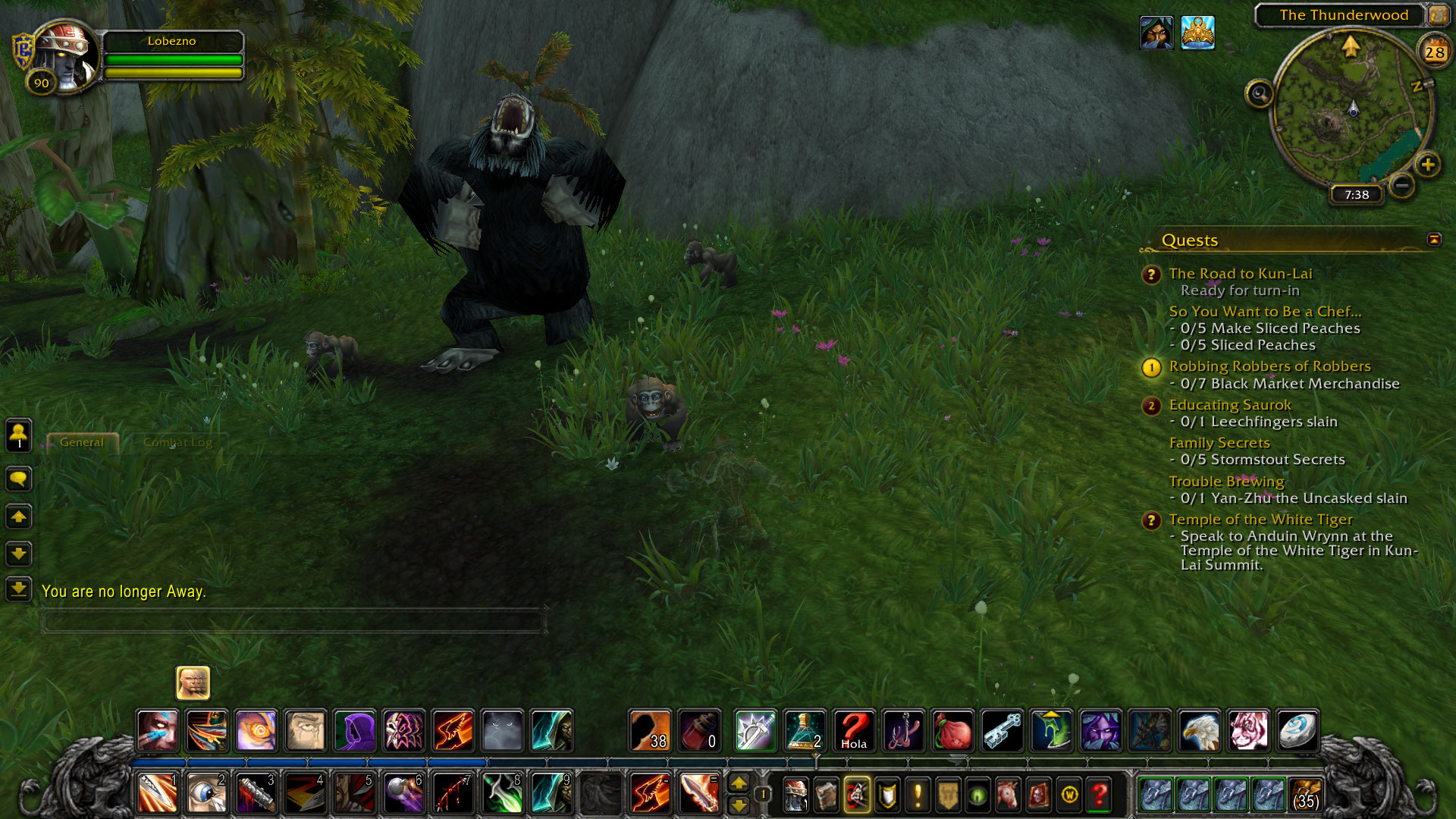Use the Hearthstone

pos(1298,731)
